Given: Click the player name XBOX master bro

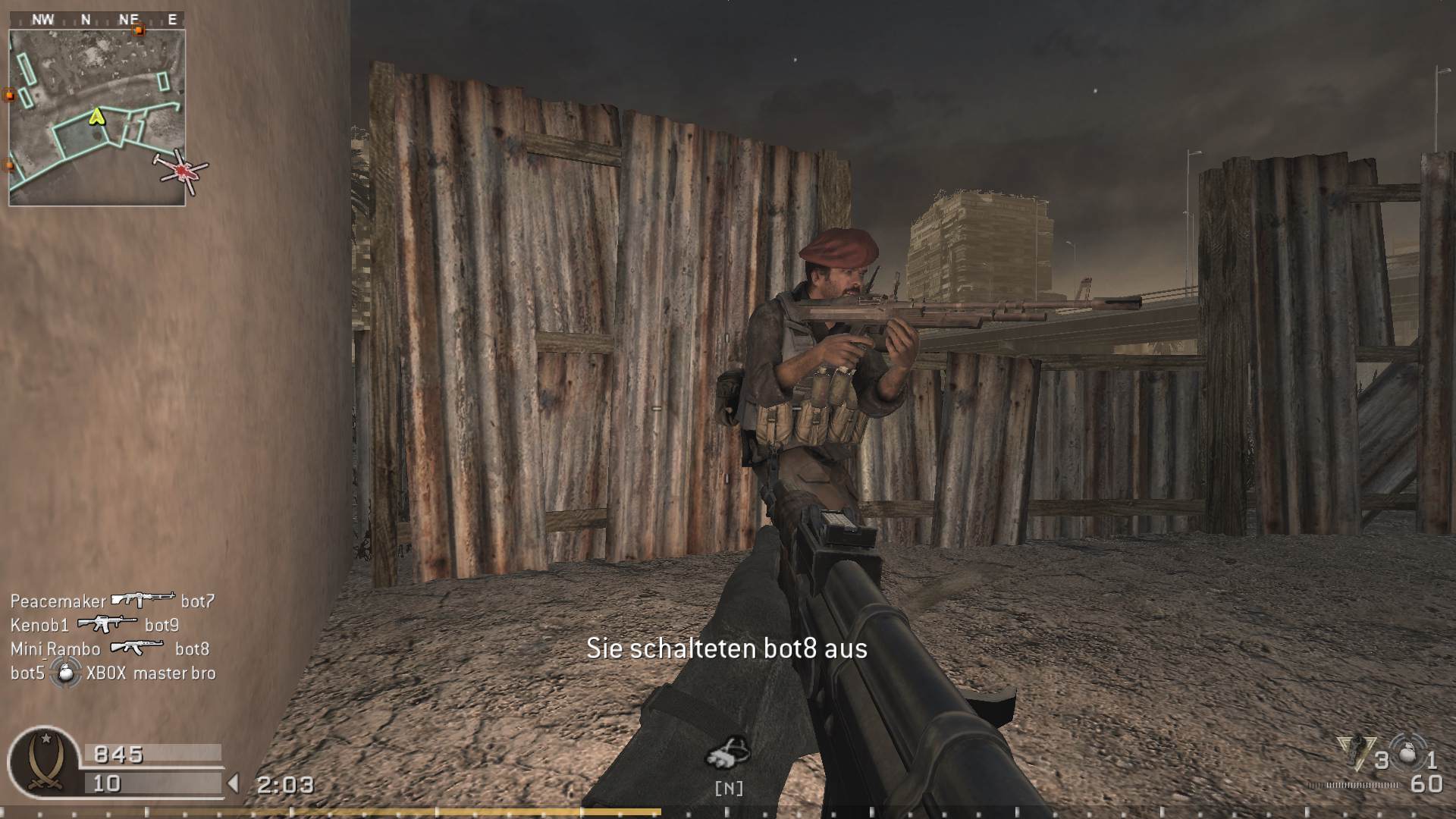Looking at the screenshot, I should tap(150, 673).
